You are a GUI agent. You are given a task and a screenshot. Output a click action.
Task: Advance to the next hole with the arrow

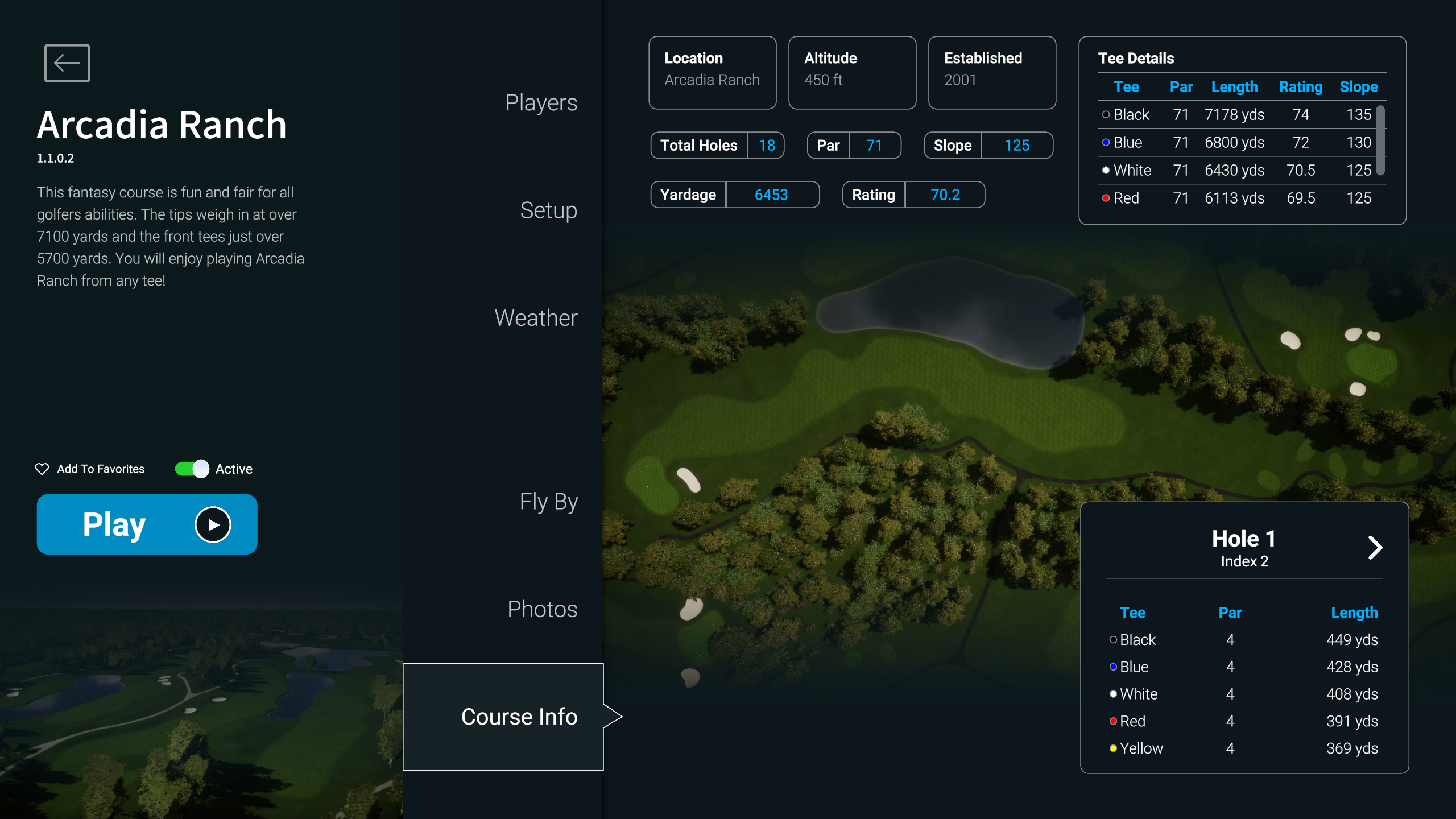[1375, 548]
